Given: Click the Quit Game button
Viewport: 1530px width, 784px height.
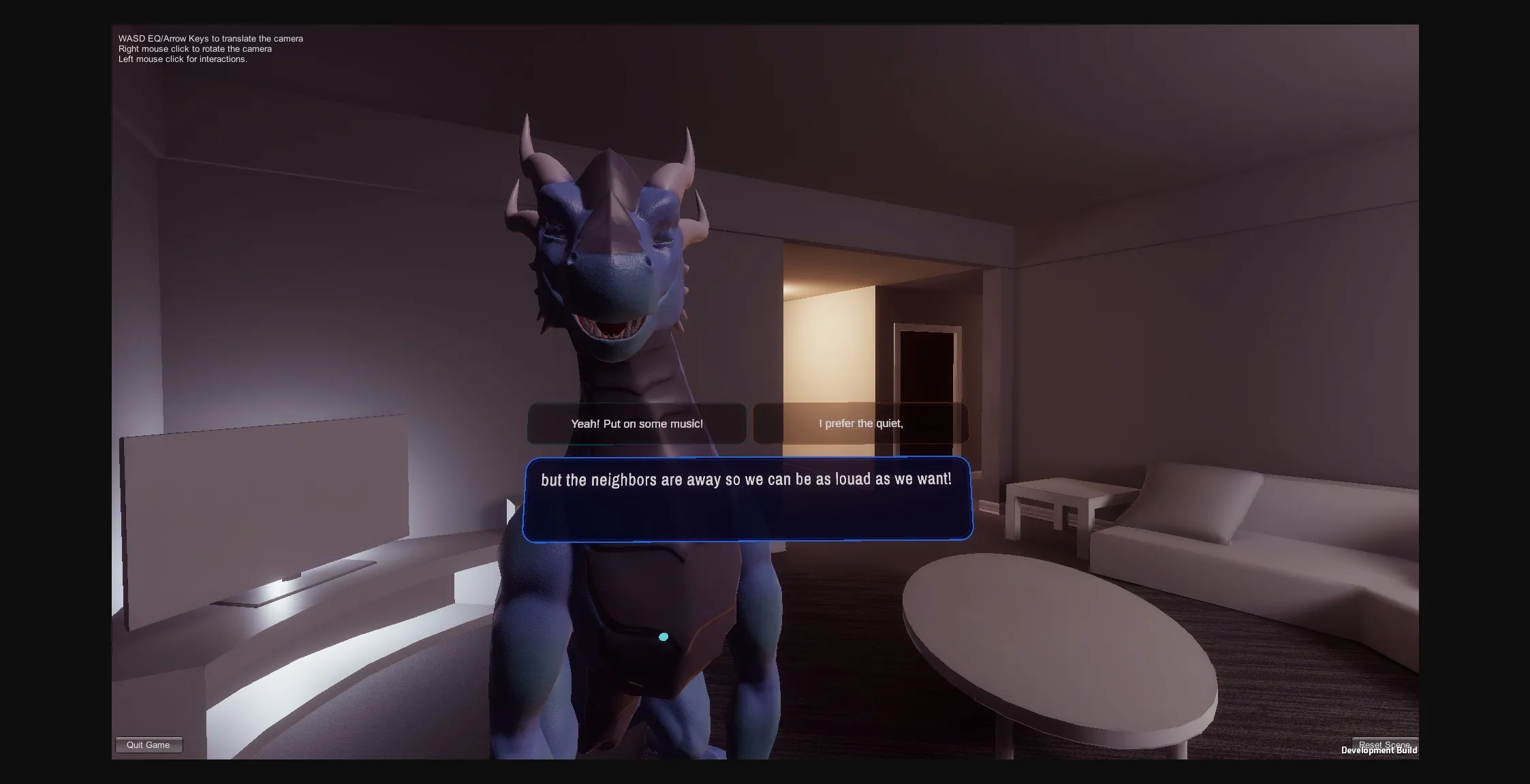Looking at the screenshot, I should (x=149, y=744).
